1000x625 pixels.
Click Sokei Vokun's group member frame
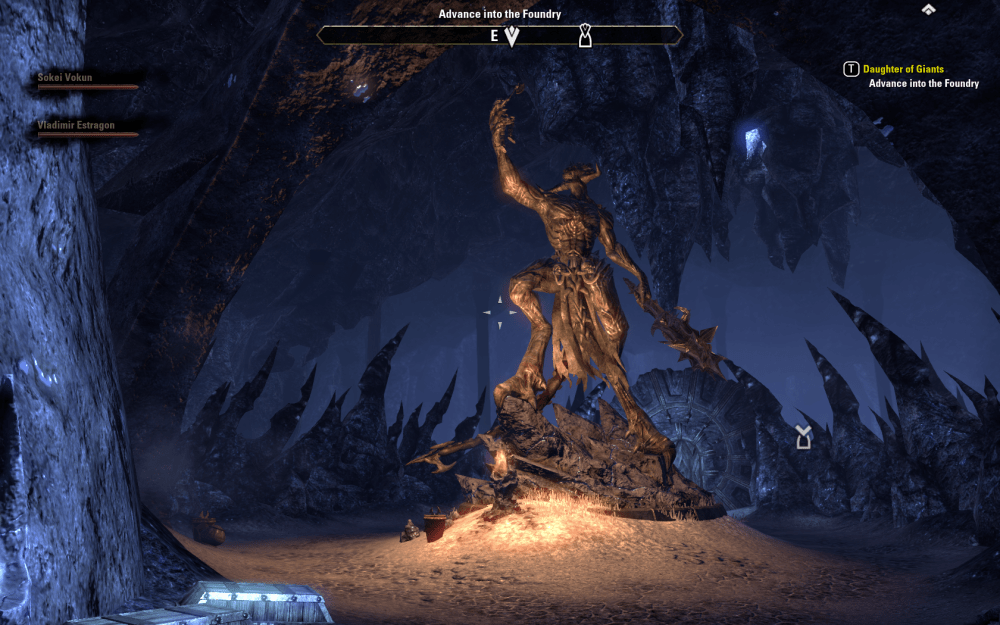pos(86,81)
